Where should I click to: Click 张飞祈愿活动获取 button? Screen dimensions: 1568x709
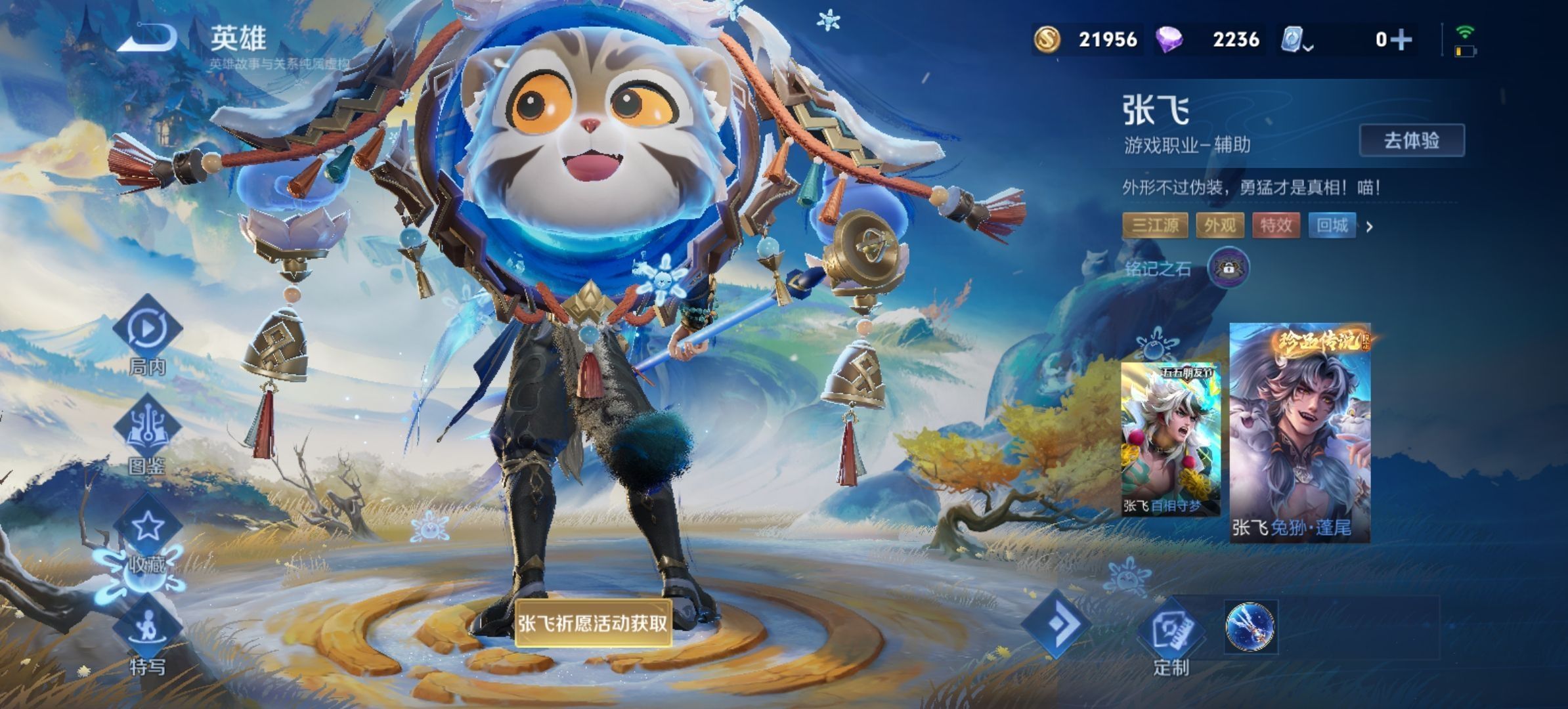pos(593,623)
